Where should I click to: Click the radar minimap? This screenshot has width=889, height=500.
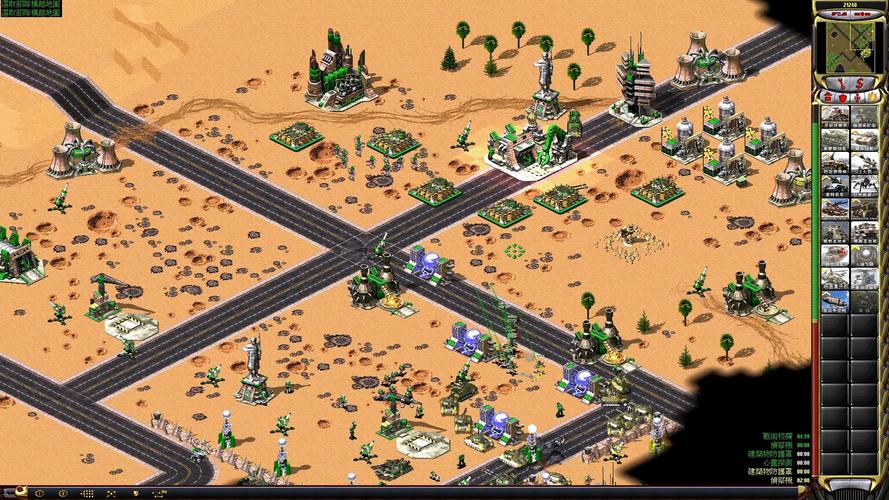851,45
